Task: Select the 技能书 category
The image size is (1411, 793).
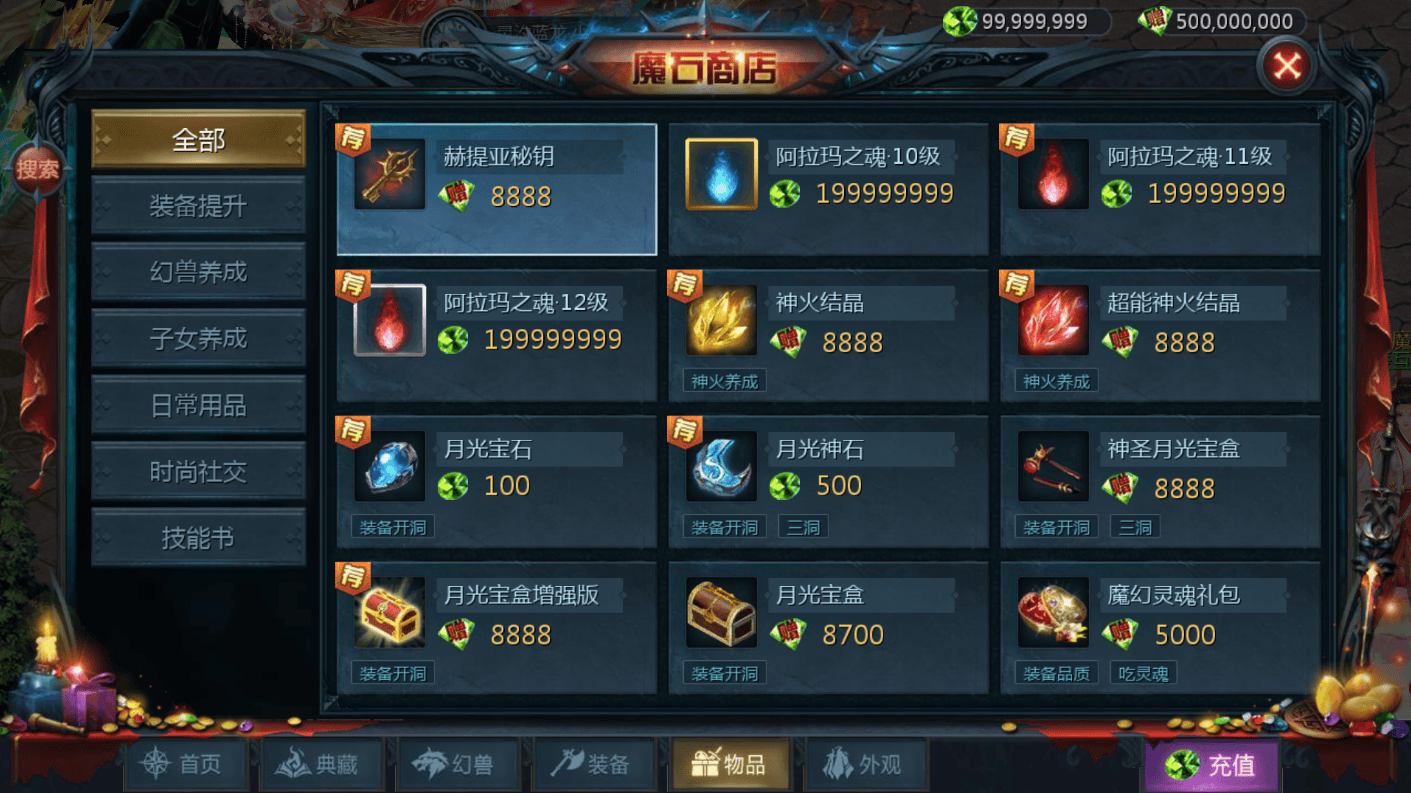Action: [197, 537]
